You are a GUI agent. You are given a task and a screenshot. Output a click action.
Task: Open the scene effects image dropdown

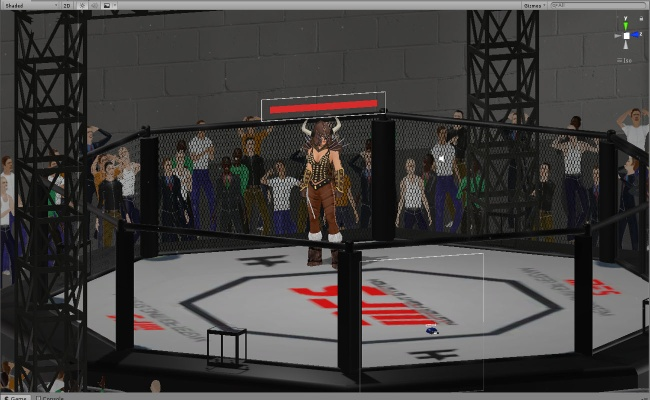[107, 5]
